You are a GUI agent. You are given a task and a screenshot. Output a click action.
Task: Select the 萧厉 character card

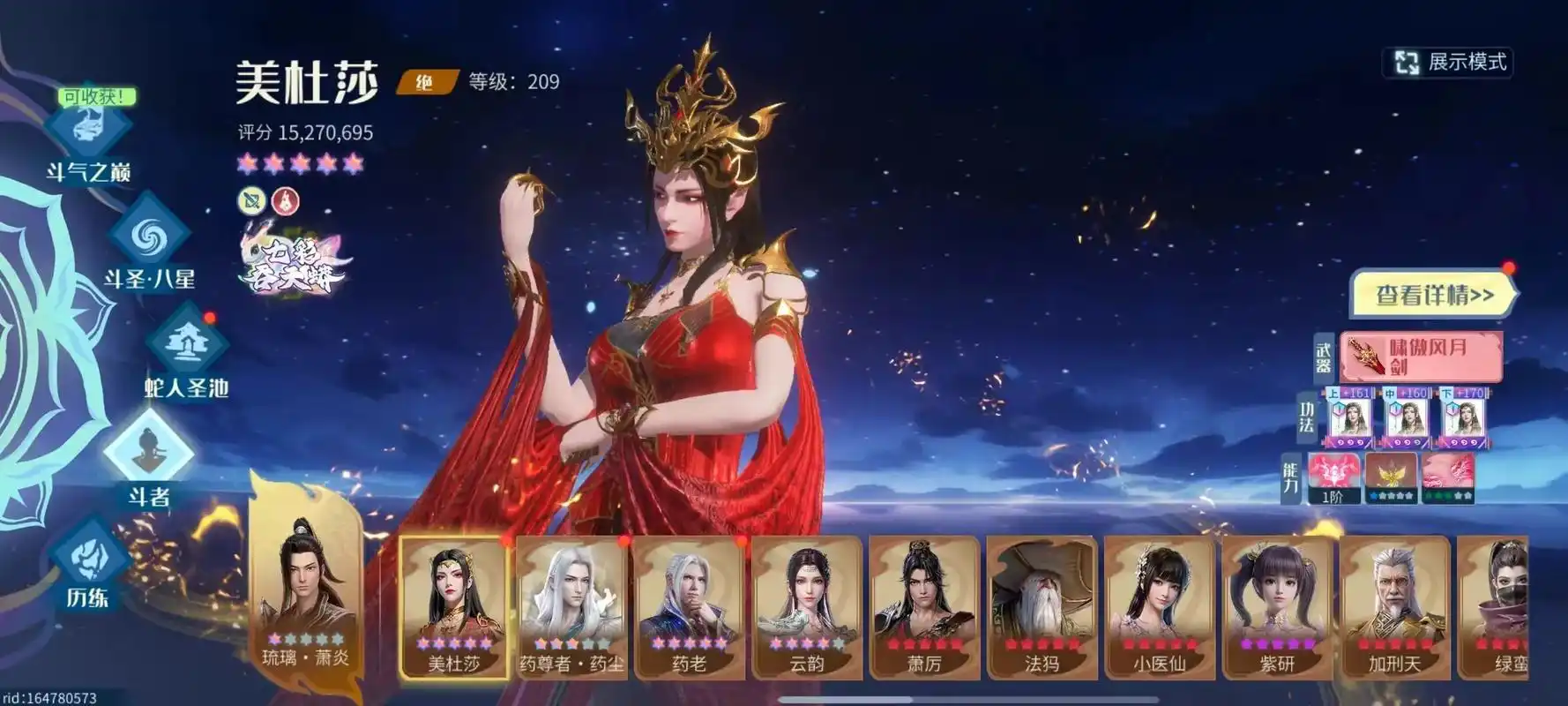click(x=924, y=607)
